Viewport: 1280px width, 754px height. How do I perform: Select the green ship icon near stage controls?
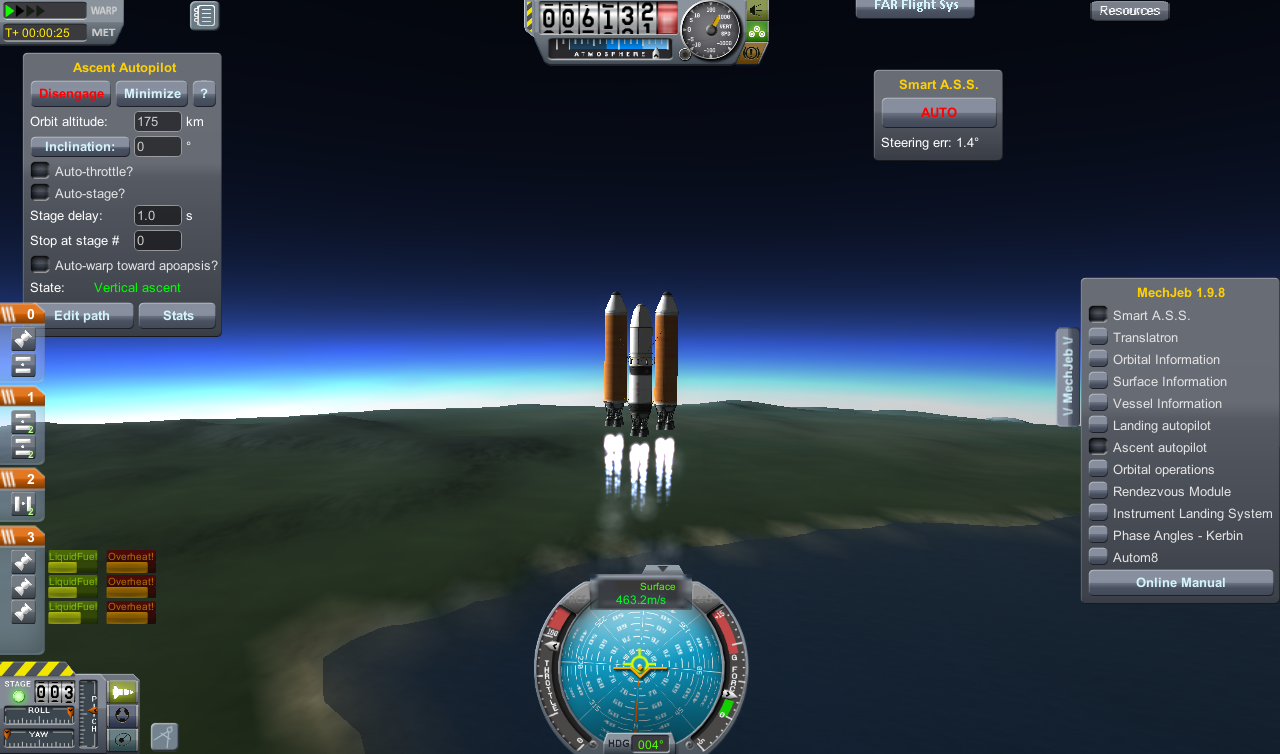click(x=121, y=691)
